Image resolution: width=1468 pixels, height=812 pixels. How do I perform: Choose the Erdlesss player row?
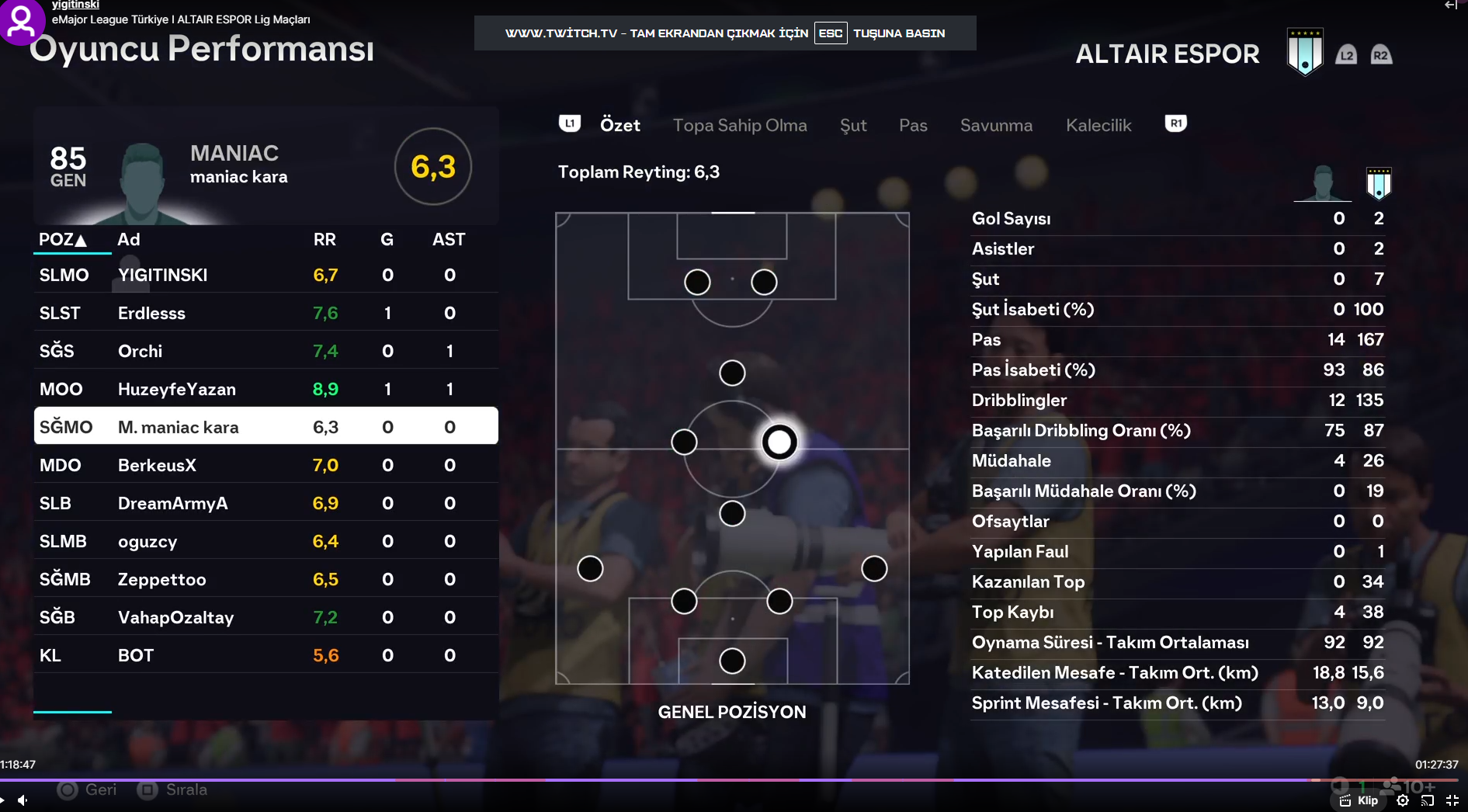265,313
